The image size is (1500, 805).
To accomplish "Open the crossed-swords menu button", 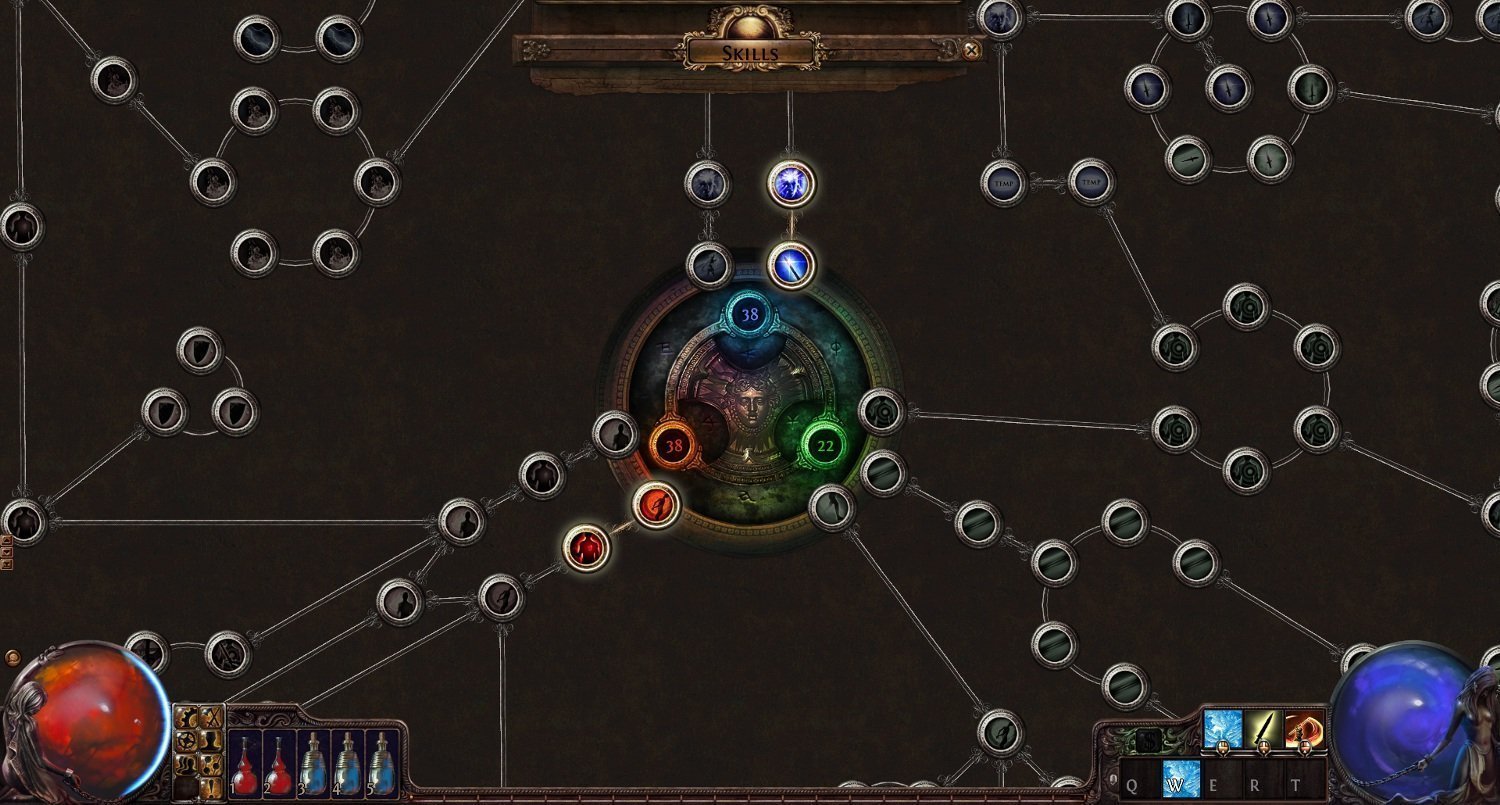I will (210, 717).
